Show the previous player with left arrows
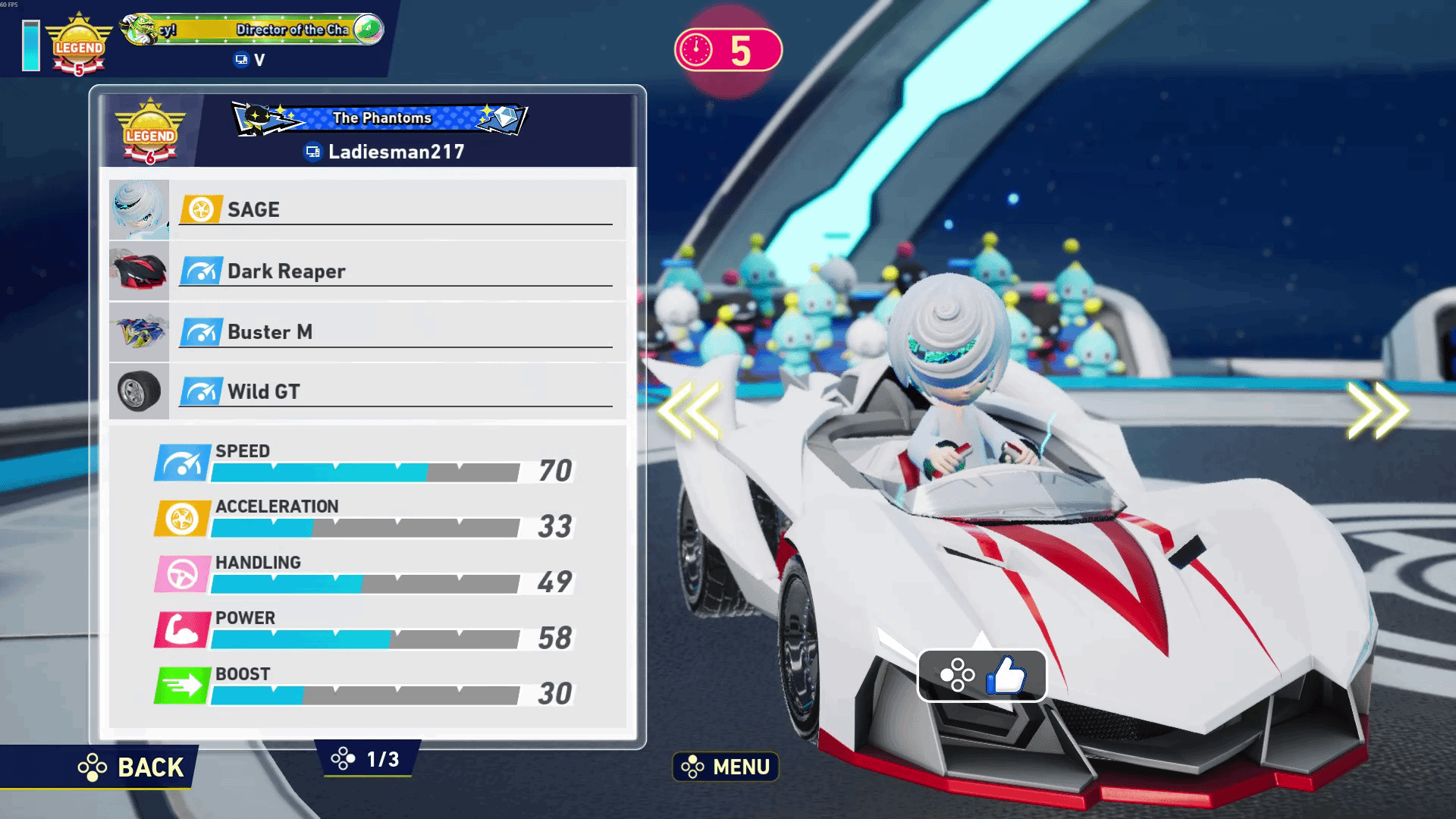The height and width of the screenshot is (819, 1456). point(689,410)
